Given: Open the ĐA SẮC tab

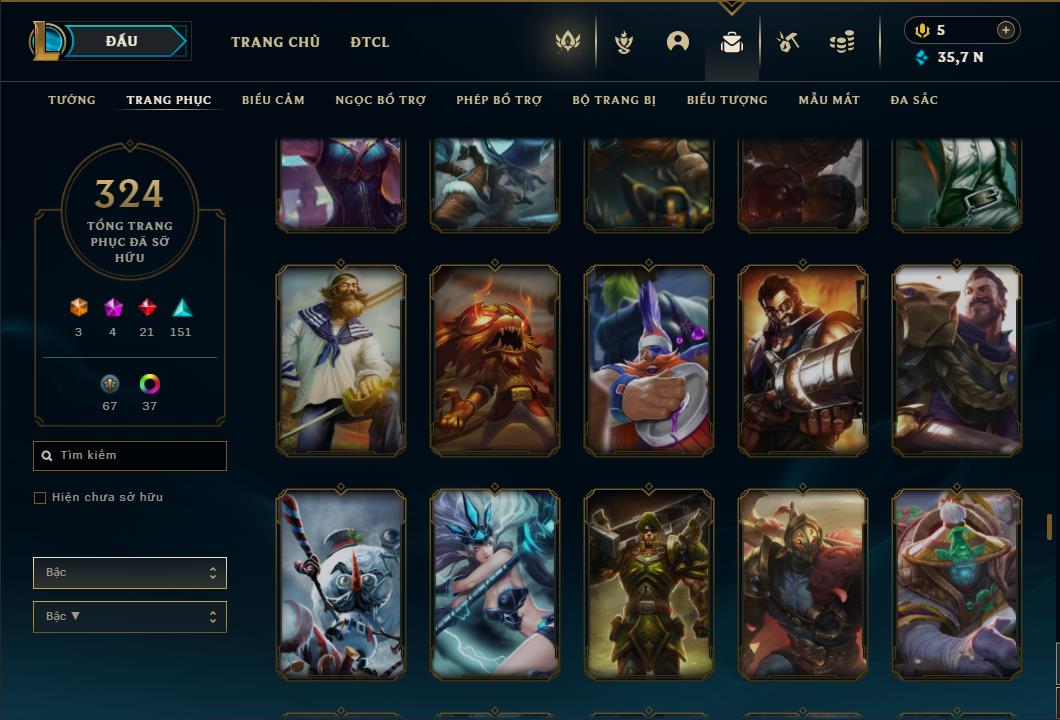Looking at the screenshot, I should click(x=914, y=100).
